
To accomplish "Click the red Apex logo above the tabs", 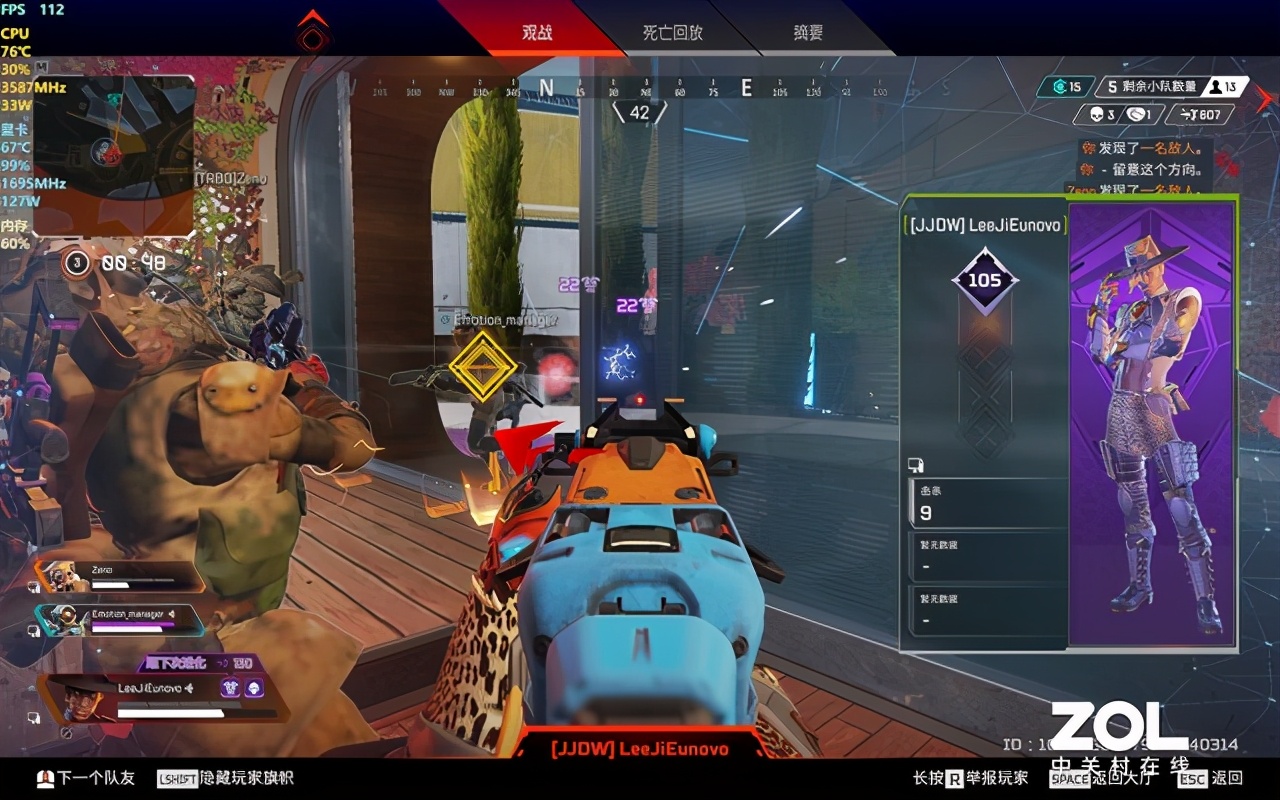I will point(313,32).
